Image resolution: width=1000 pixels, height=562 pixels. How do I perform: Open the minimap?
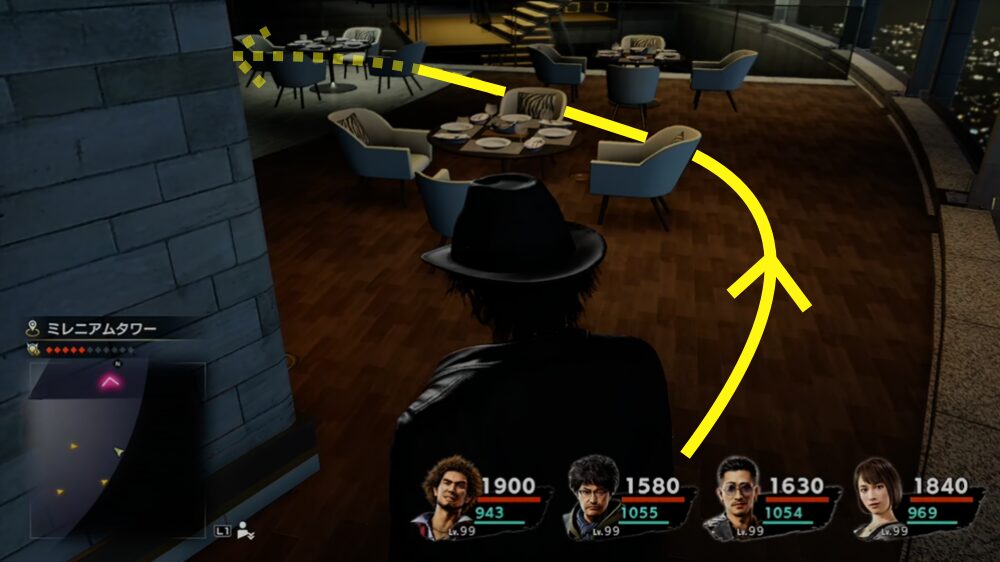[x=117, y=449]
